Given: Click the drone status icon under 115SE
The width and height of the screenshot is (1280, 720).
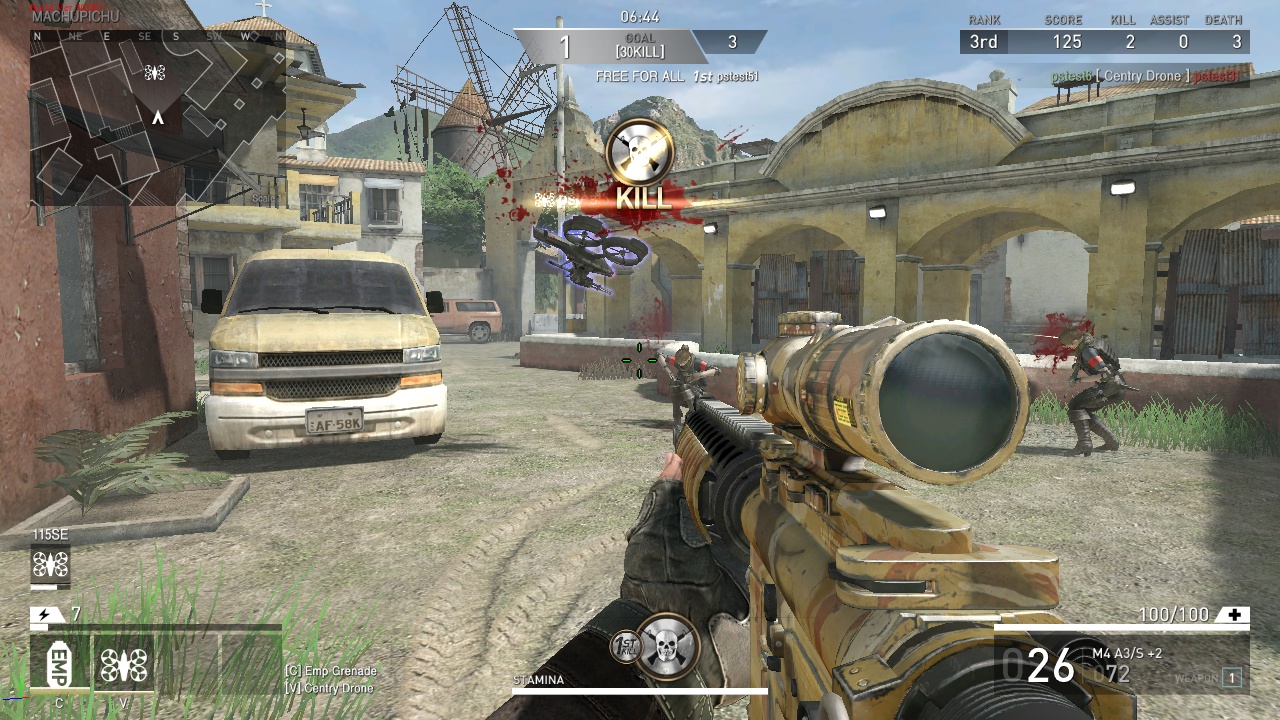Looking at the screenshot, I should point(50,566).
